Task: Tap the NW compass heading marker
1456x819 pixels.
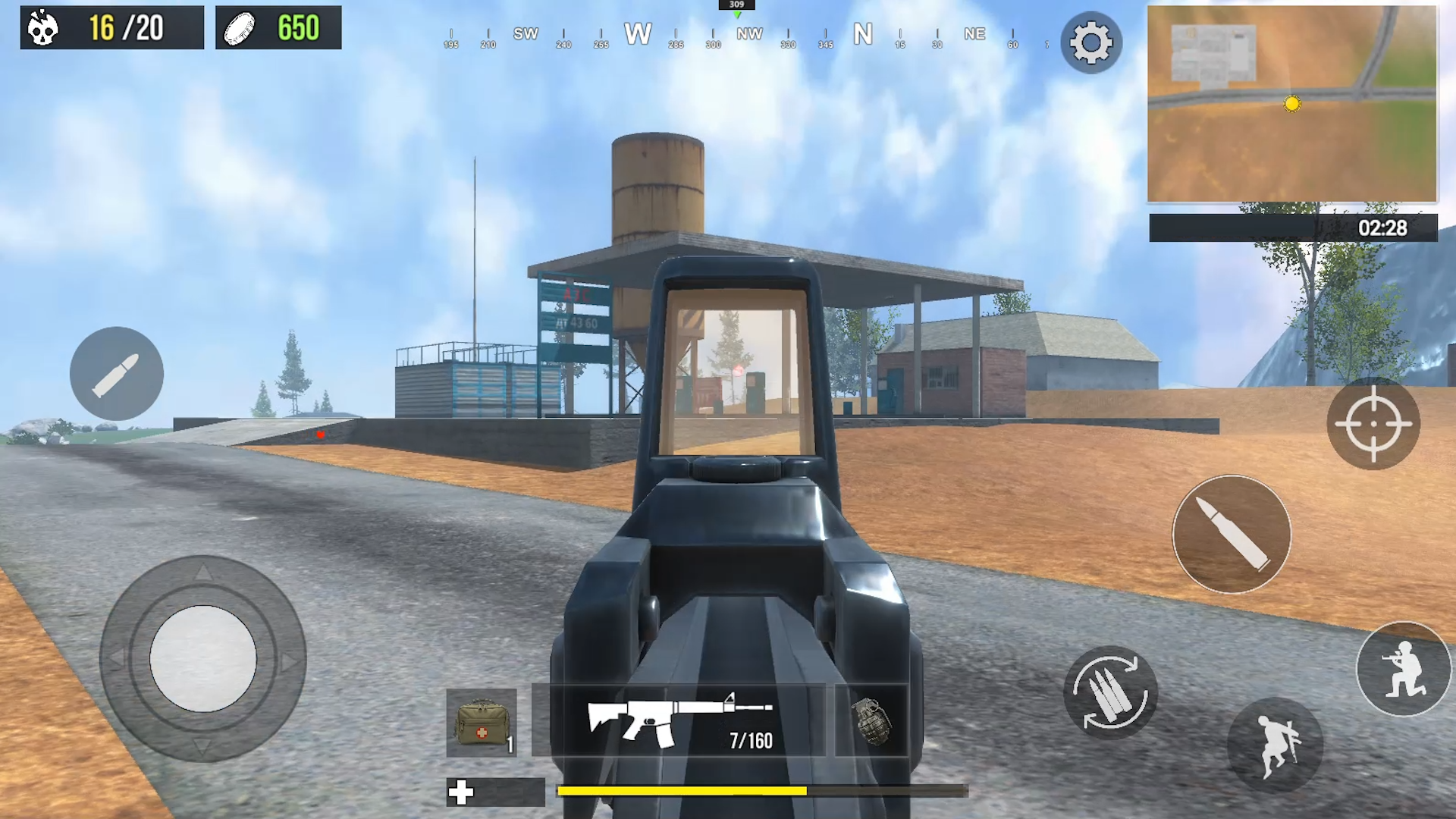Action: (750, 33)
